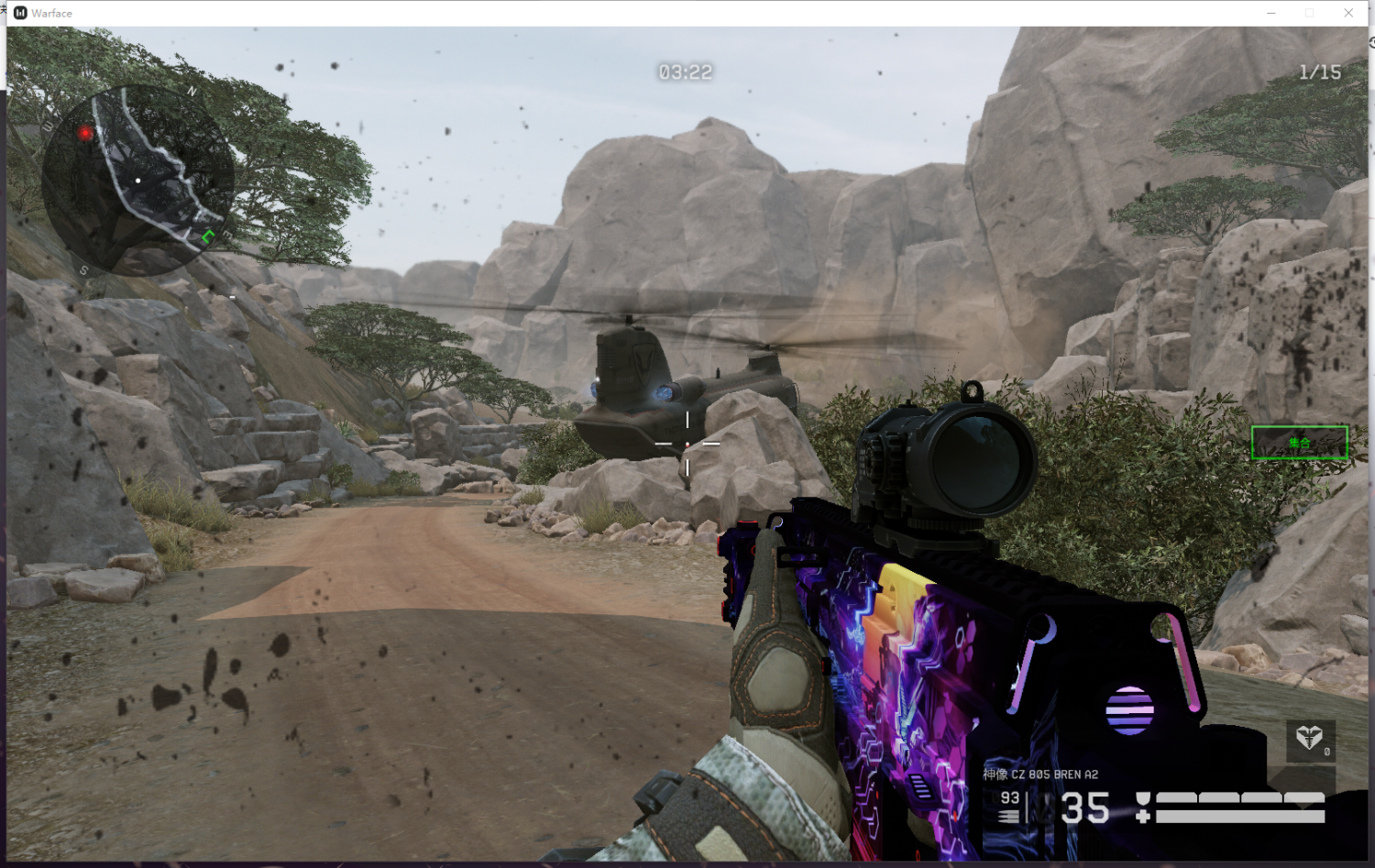Select the CZ 805 BREN A2 weapon label
The image size is (1375, 868).
click(1040, 775)
